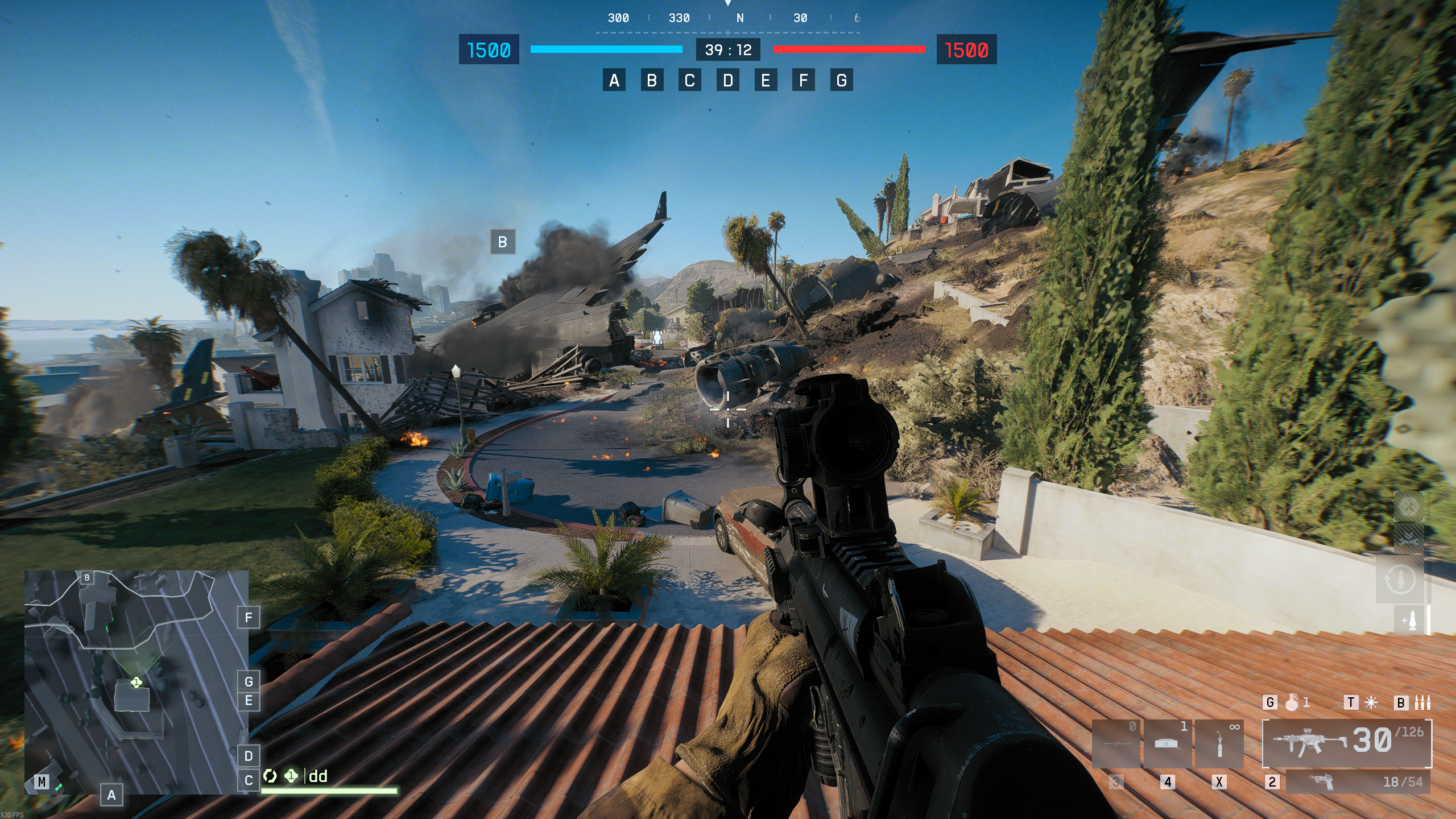Switch to the pistol sidearm slot
This screenshot has width=1456, height=819.
(x=1358, y=782)
